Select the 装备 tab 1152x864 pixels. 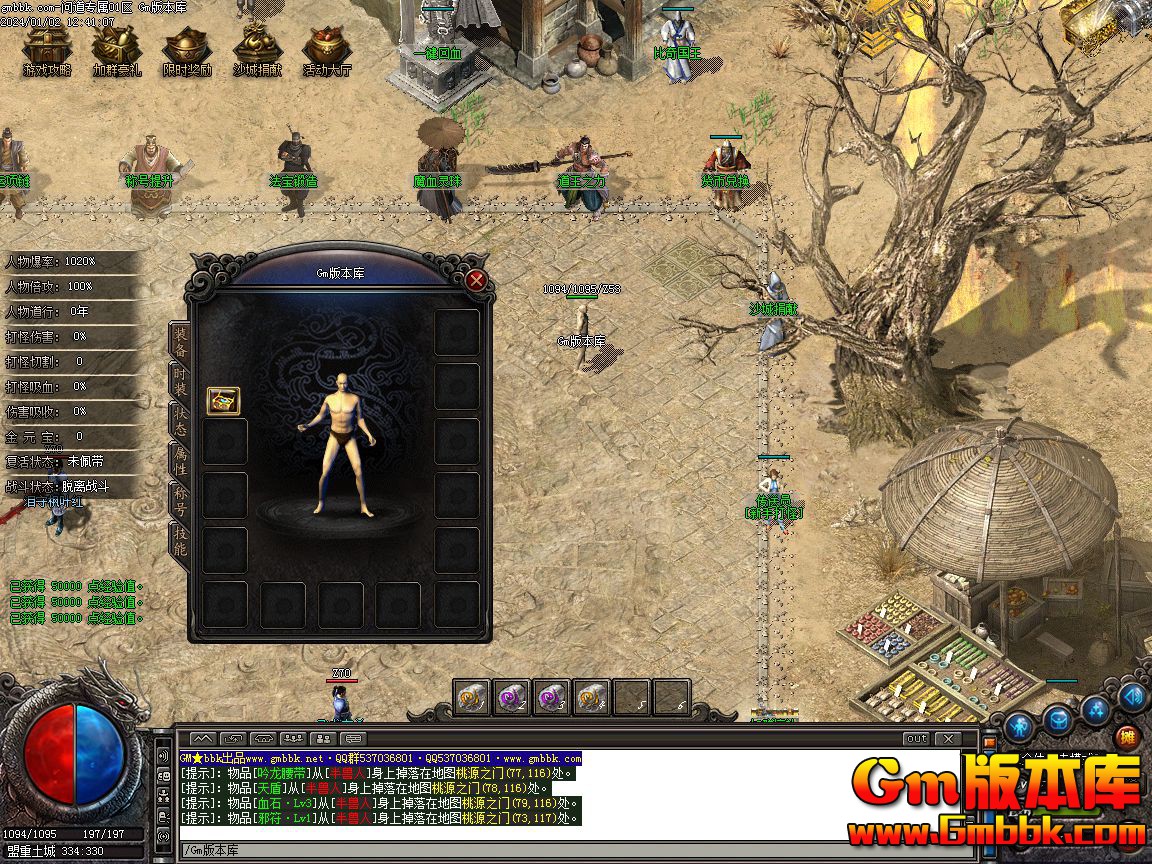[180, 341]
